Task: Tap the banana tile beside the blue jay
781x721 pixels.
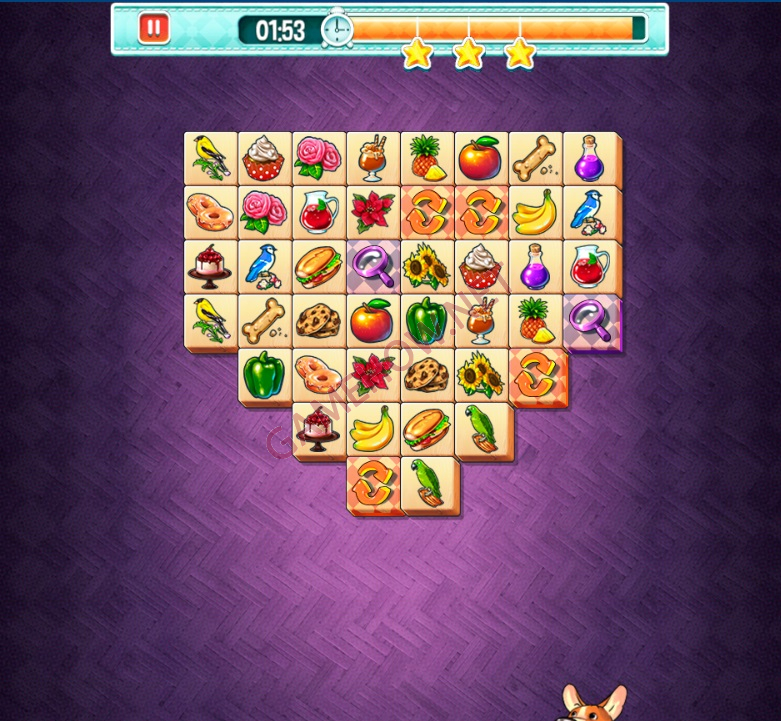Action: pyautogui.click(x=535, y=212)
